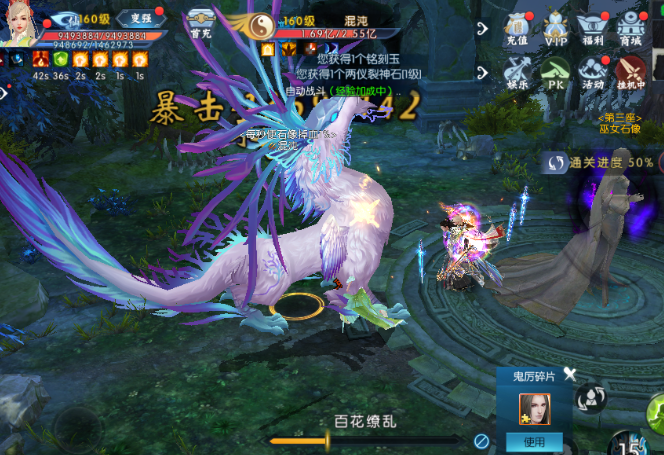Cancel the 百花缭乱 skill cast

coord(481,440)
